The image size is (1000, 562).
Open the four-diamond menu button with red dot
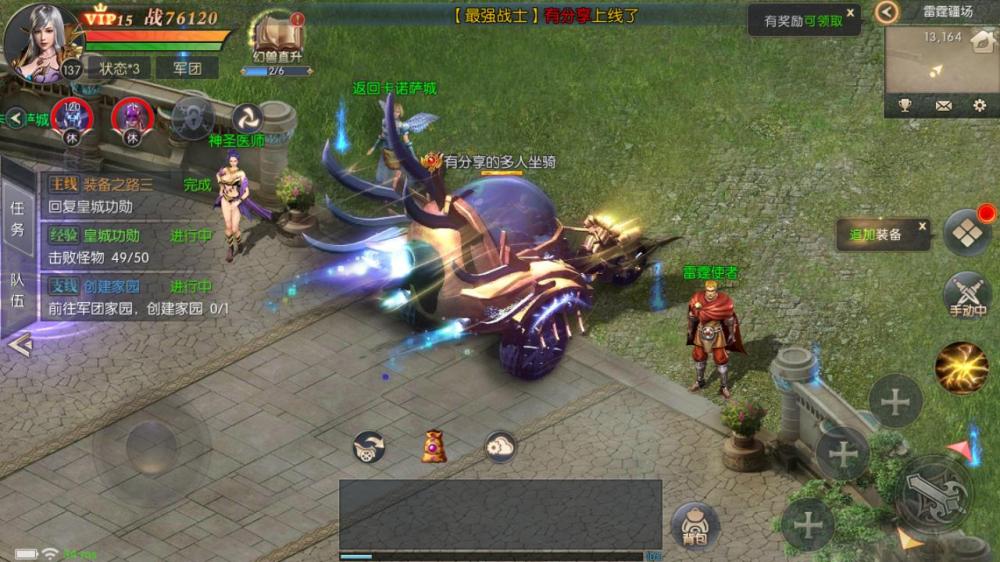(967, 233)
